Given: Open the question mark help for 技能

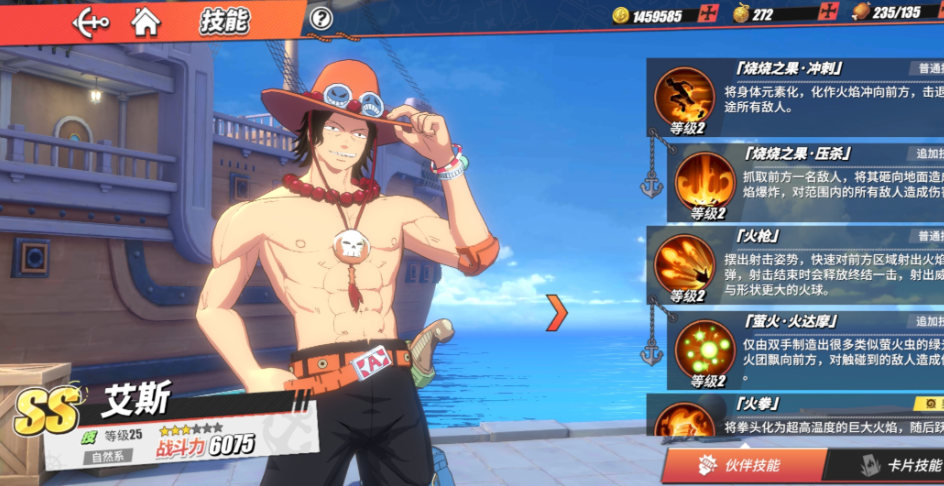Looking at the screenshot, I should point(320,18).
